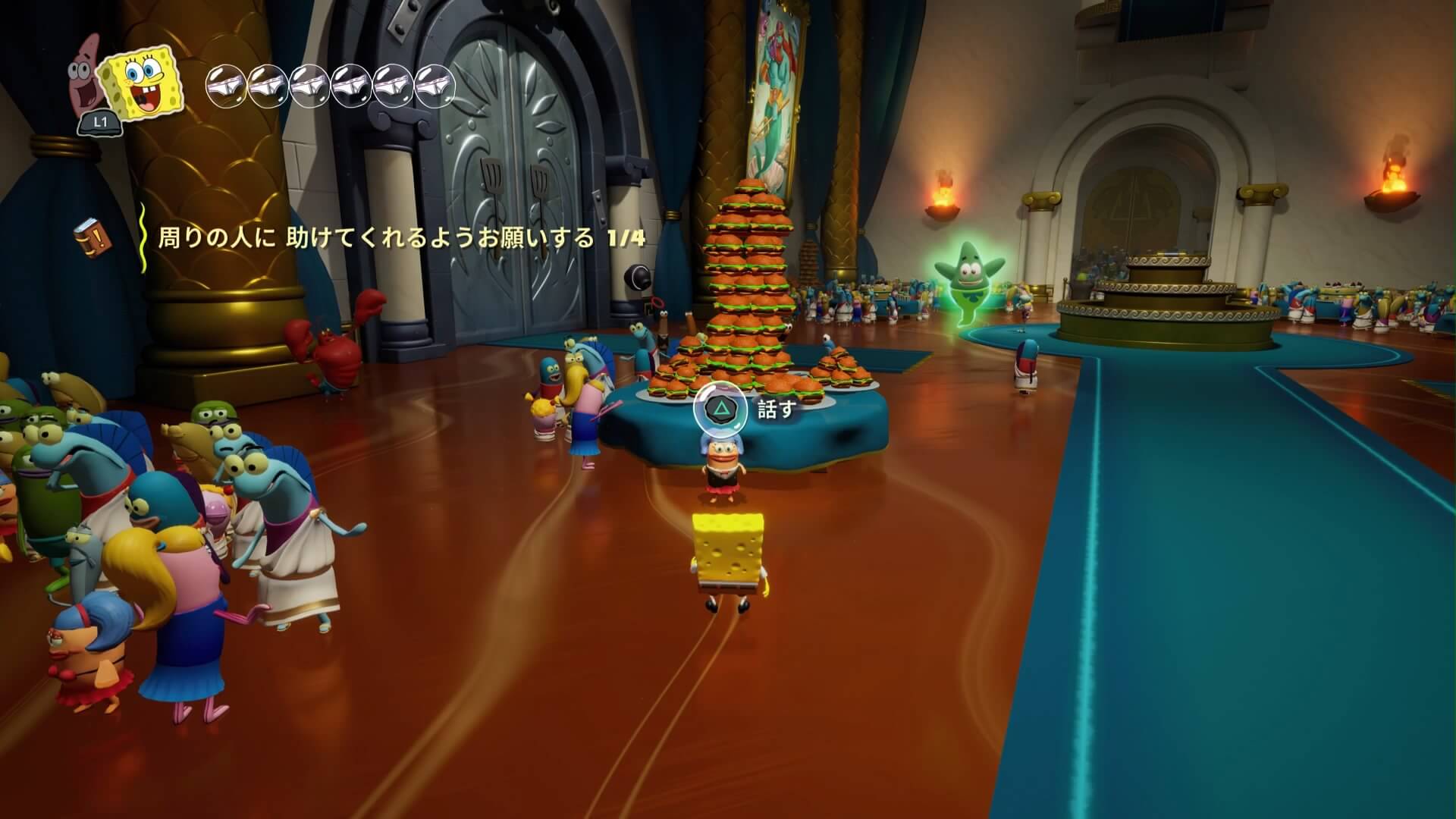This screenshot has height=819, width=1456.
Task: Open the quest journal book icon
Action: point(92,237)
